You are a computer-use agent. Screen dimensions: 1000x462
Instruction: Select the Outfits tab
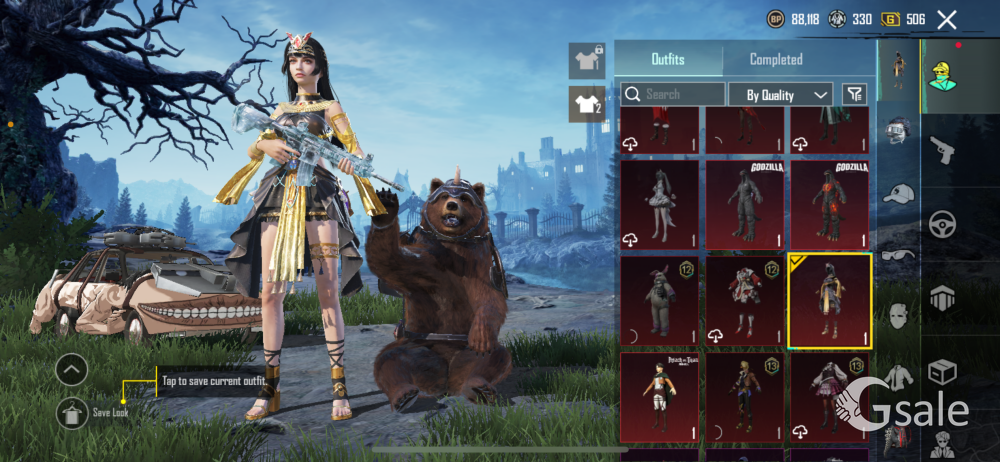(x=668, y=60)
